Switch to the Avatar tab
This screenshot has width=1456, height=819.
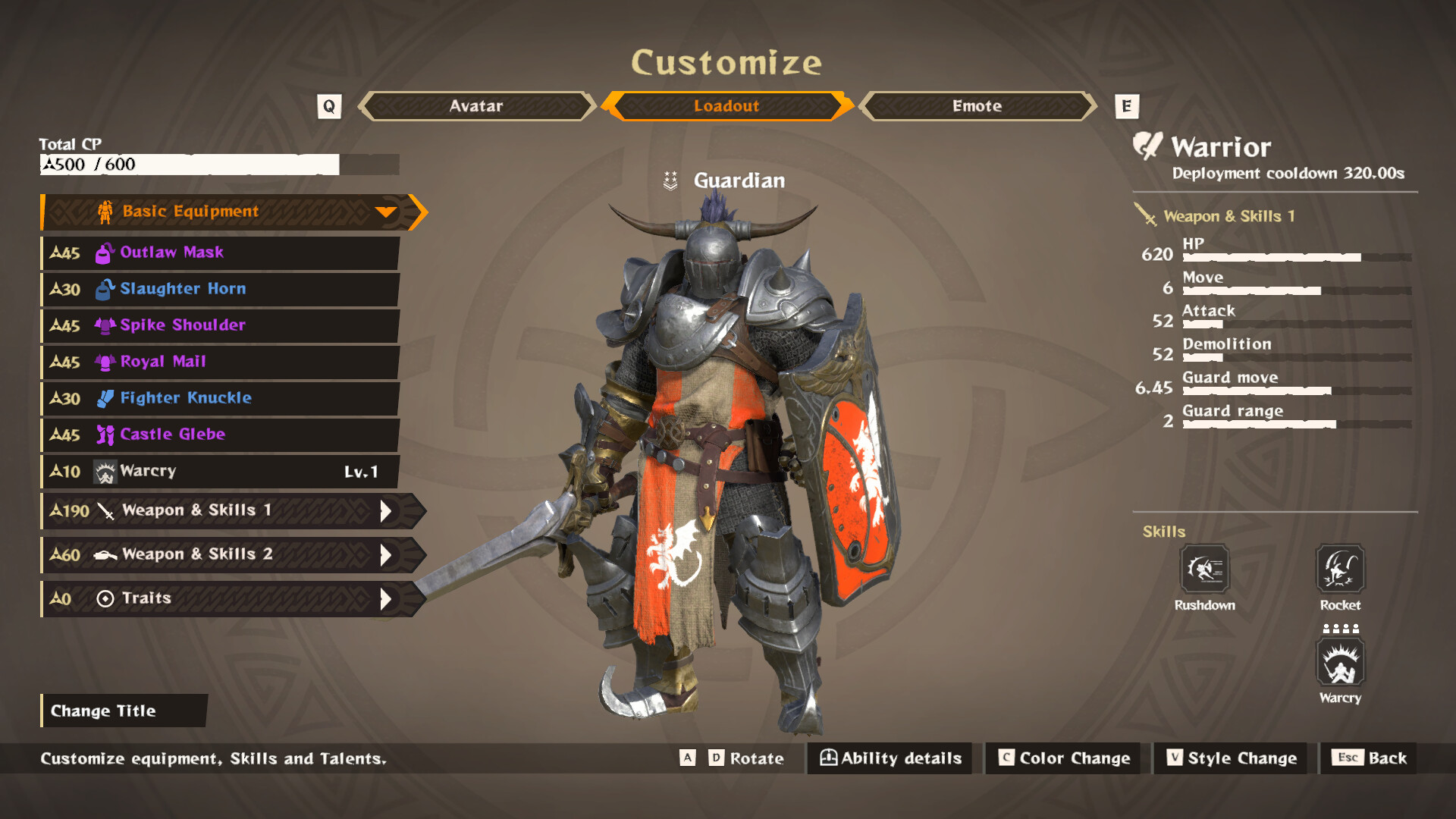pos(475,106)
